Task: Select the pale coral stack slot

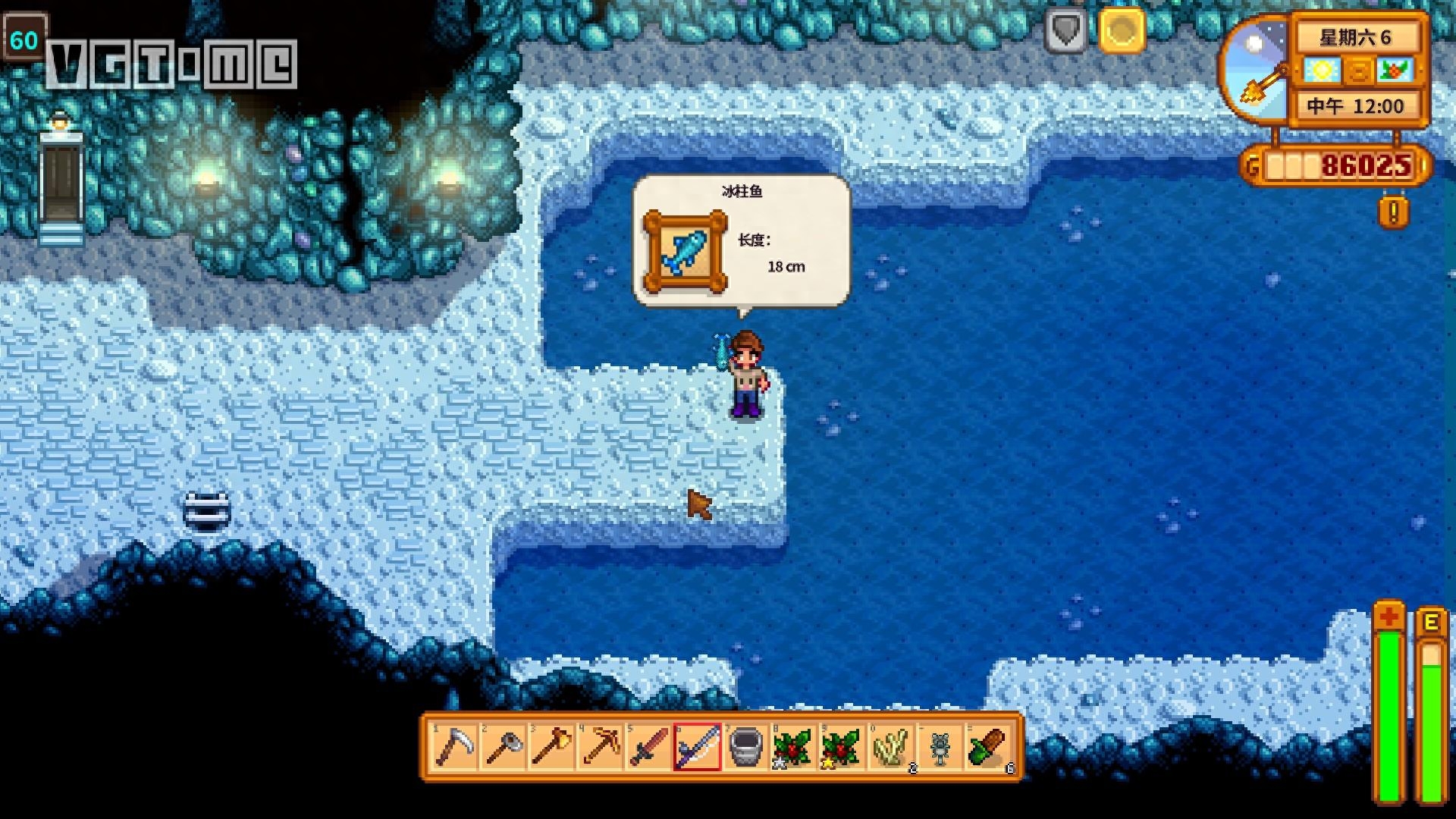Action: (891, 746)
